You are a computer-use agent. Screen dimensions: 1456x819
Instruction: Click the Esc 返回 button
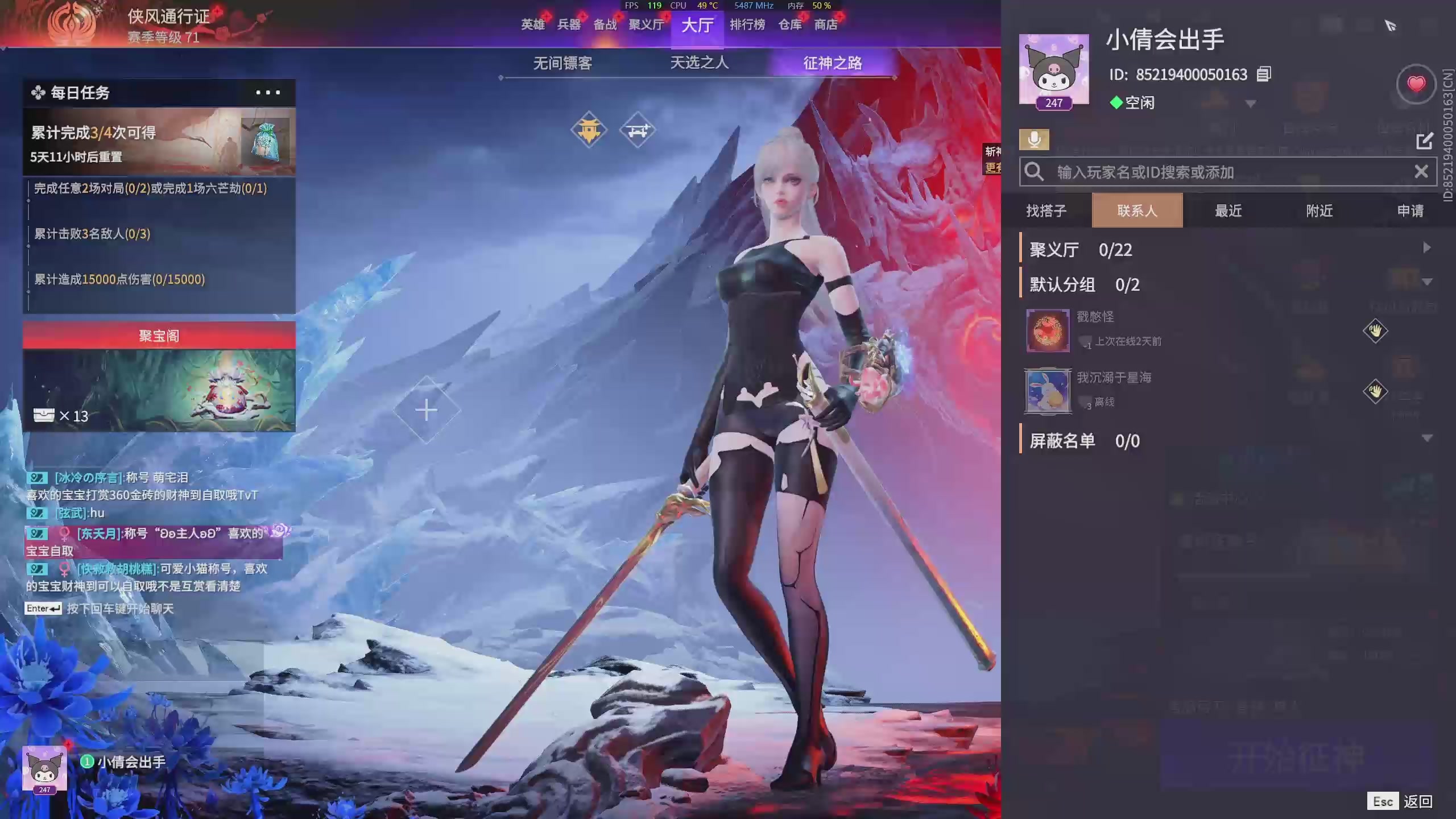pos(1399,801)
